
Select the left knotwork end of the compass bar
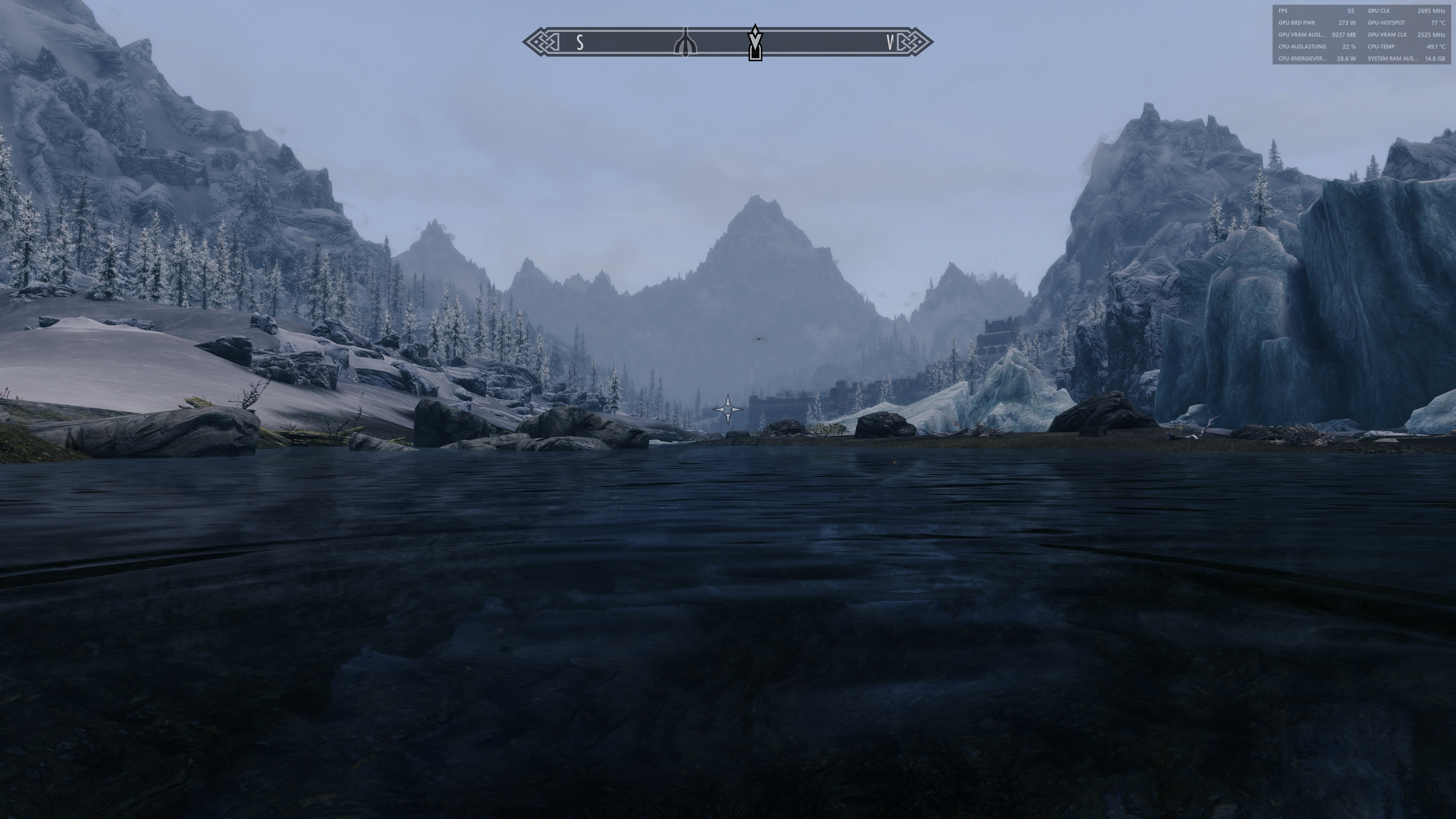coord(540,41)
